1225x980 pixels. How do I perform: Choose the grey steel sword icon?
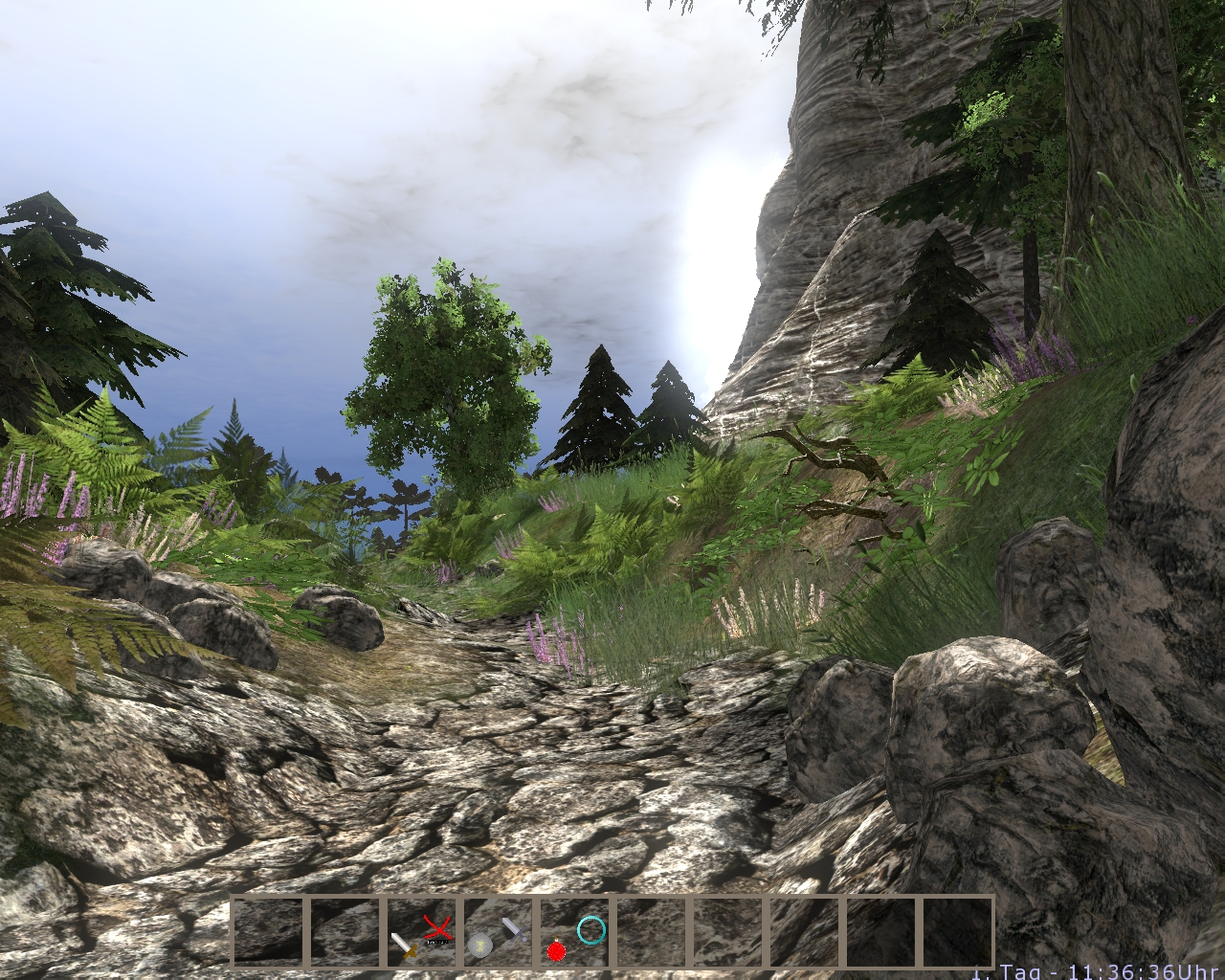click(x=515, y=928)
